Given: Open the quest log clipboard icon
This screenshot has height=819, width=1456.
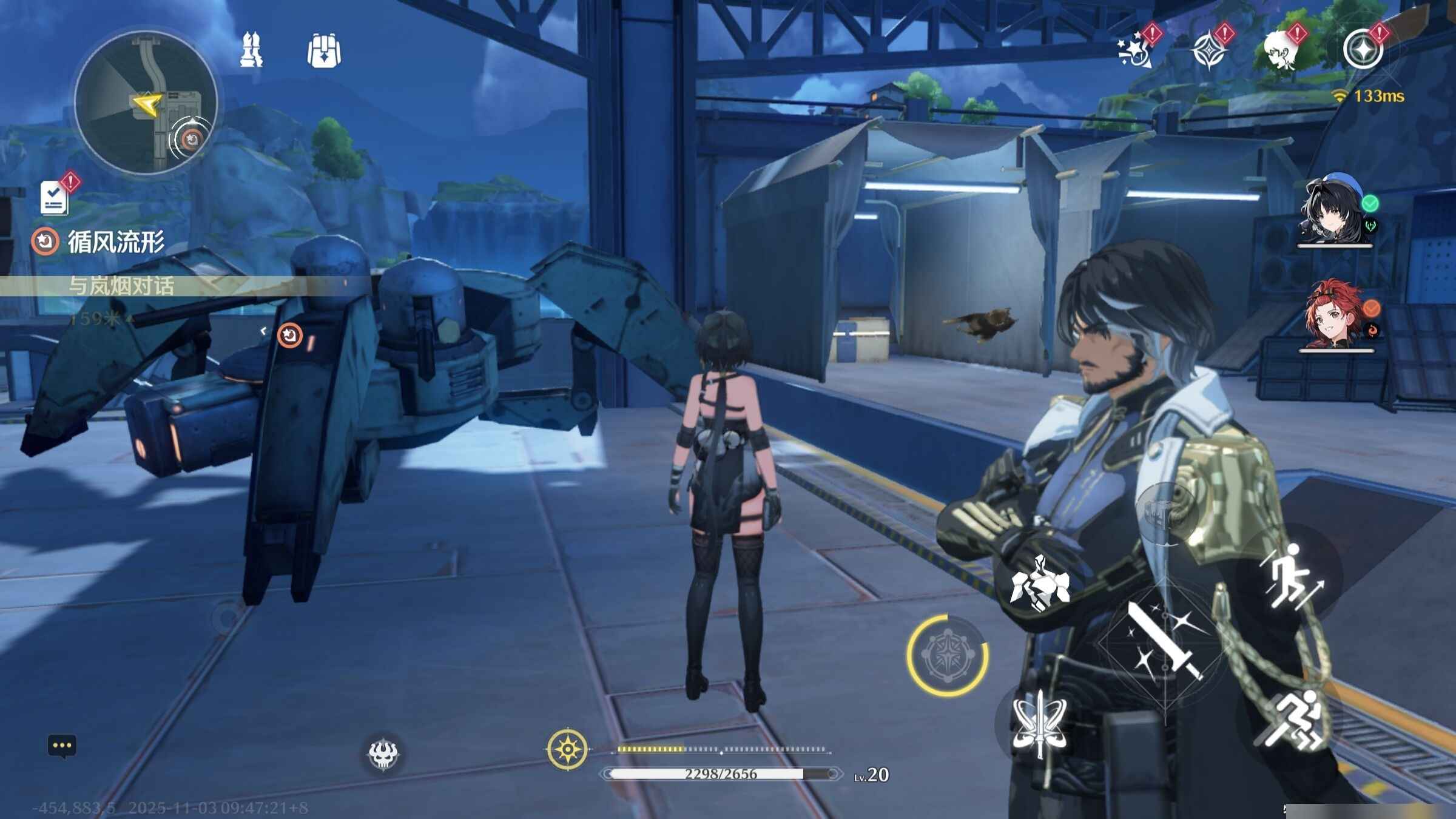Looking at the screenshot, I should [55, 197].
